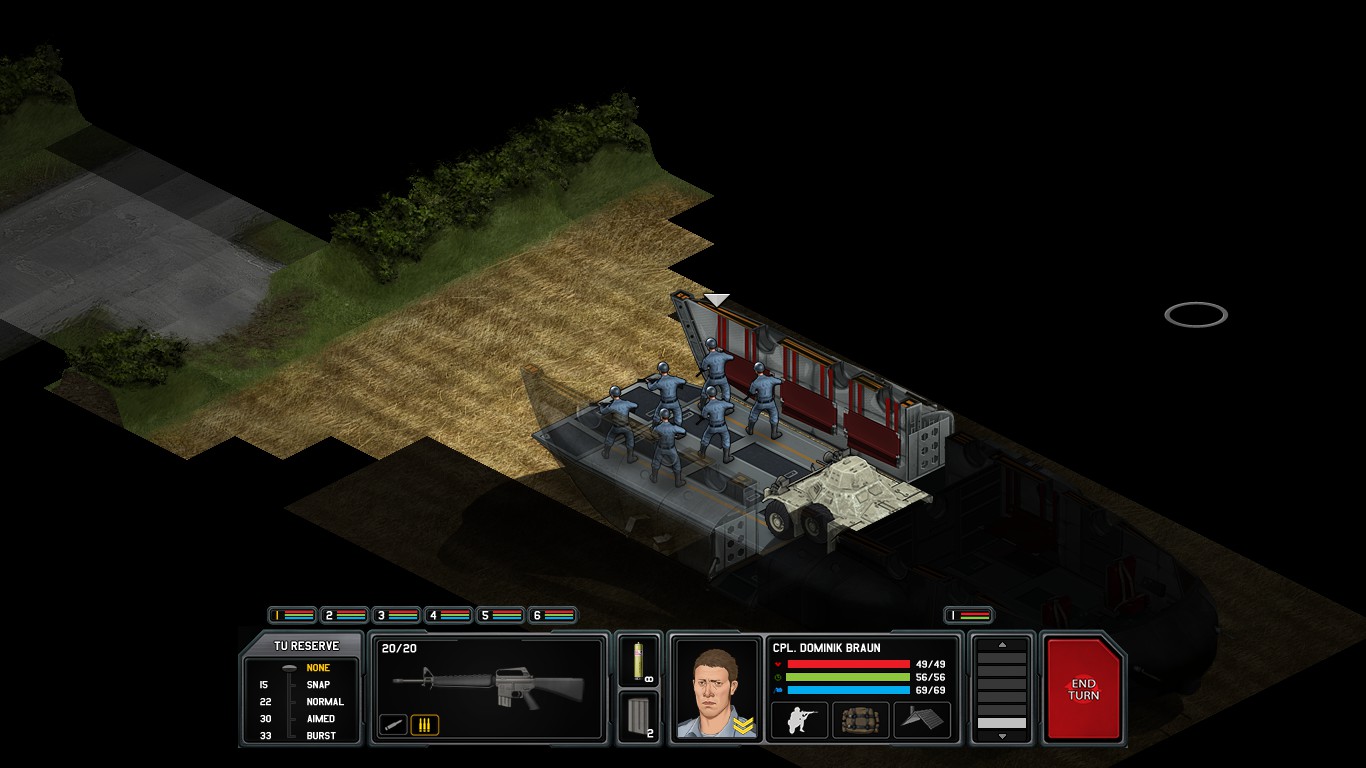Open the backpack inventory
Screen dimensions: 1366x768
[860, 720]
